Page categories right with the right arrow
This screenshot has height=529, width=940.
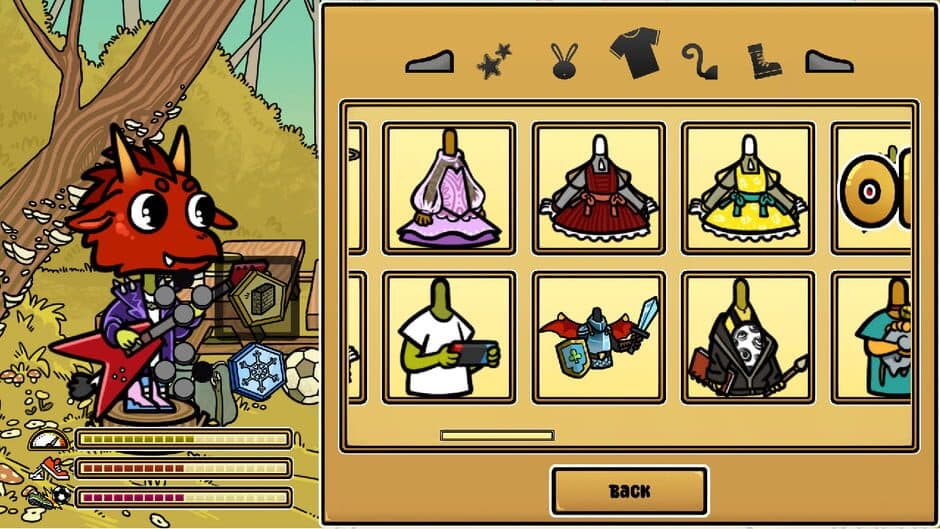tap(829, 62)
